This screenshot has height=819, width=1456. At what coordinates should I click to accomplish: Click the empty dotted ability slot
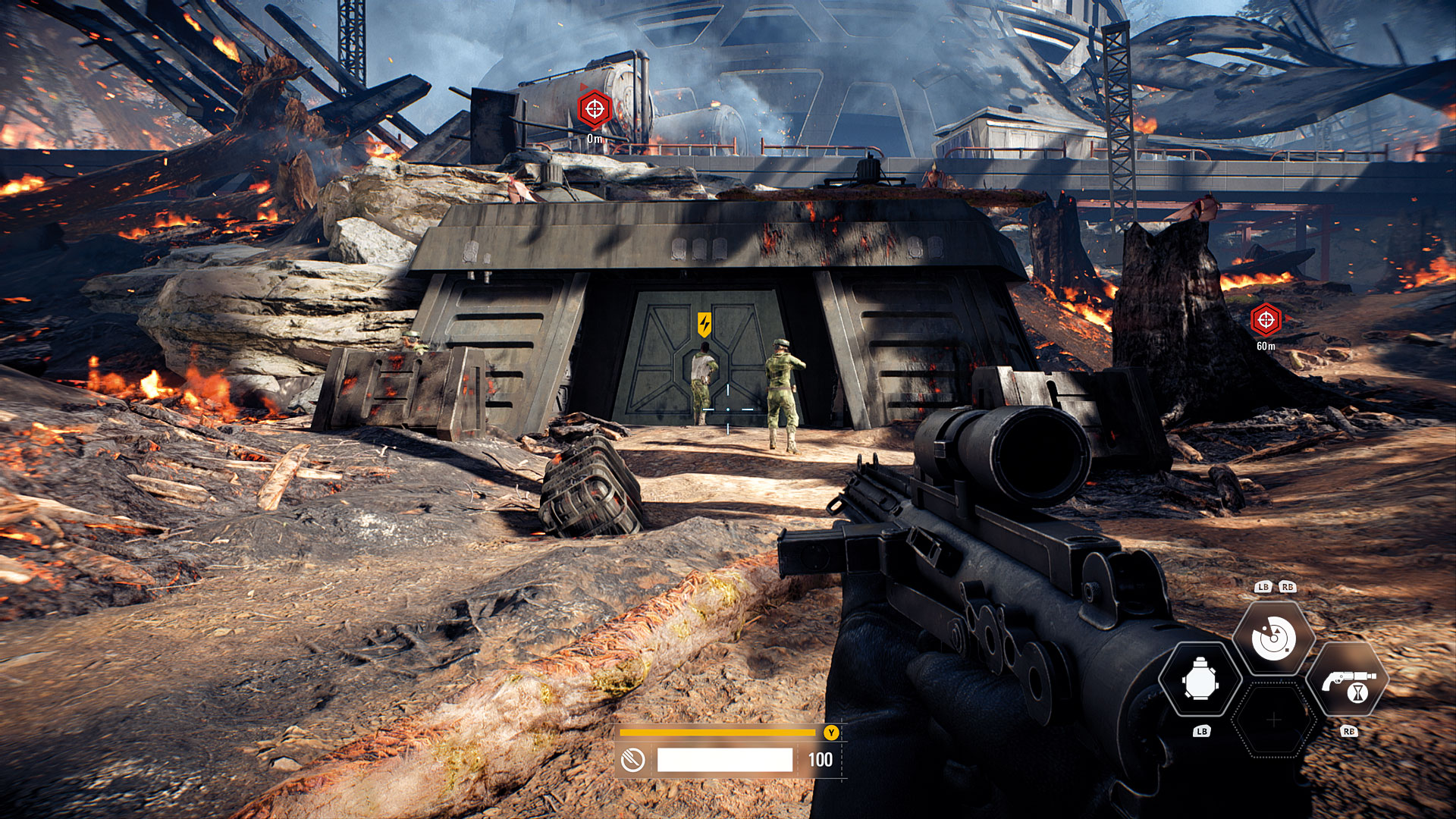(x=1274, y=719)
